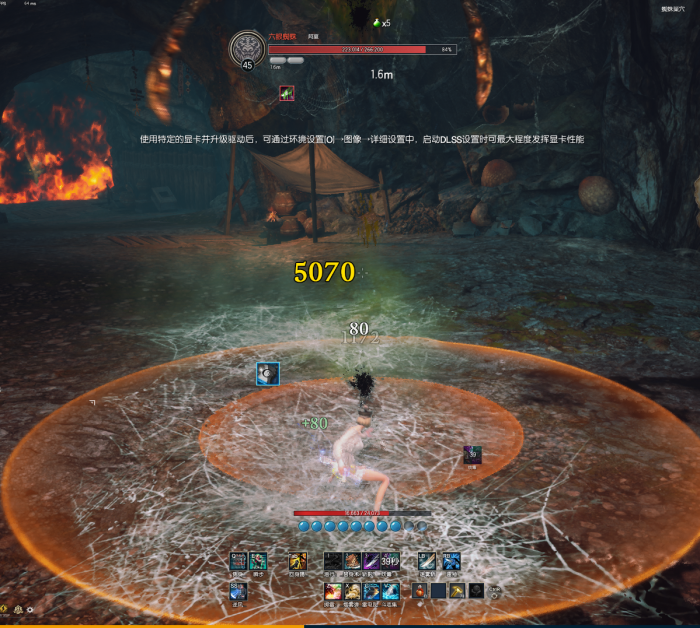Use the purple slash skill icon

pyautogui.click(x=371, y=561)
